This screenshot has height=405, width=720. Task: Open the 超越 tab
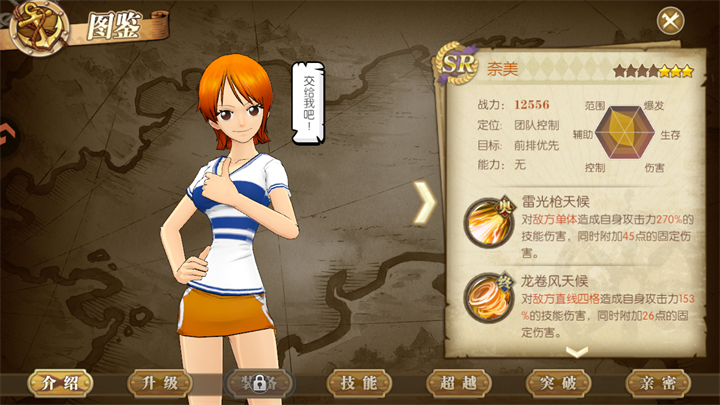459,383
